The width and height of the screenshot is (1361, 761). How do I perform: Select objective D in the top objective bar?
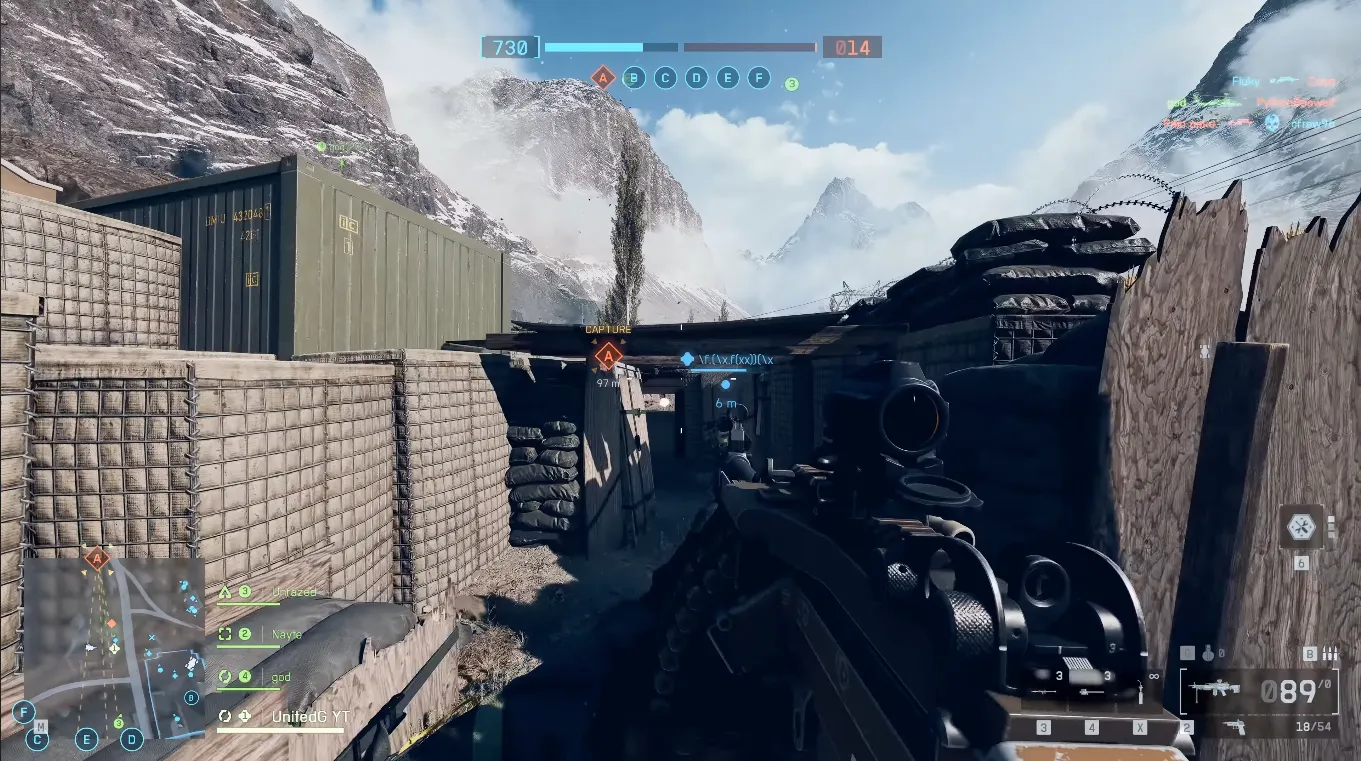click(x=696, y=77)
